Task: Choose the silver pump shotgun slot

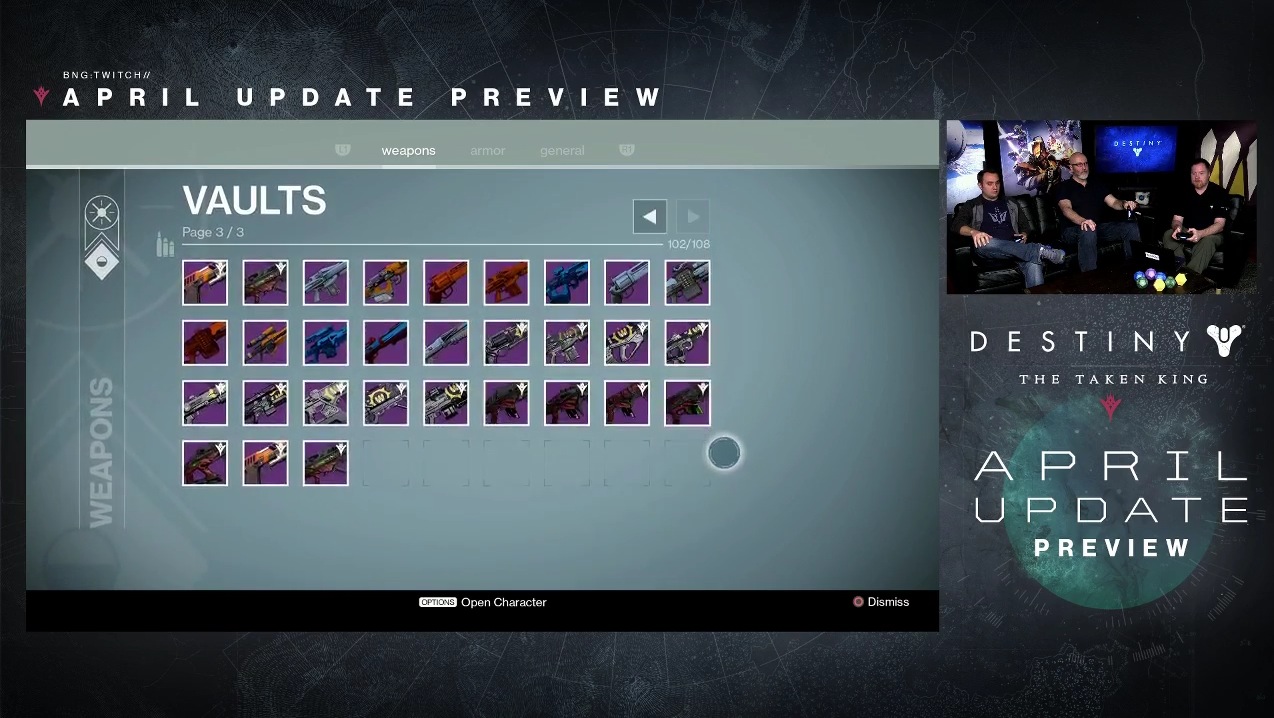Action: tap(446, 343)
